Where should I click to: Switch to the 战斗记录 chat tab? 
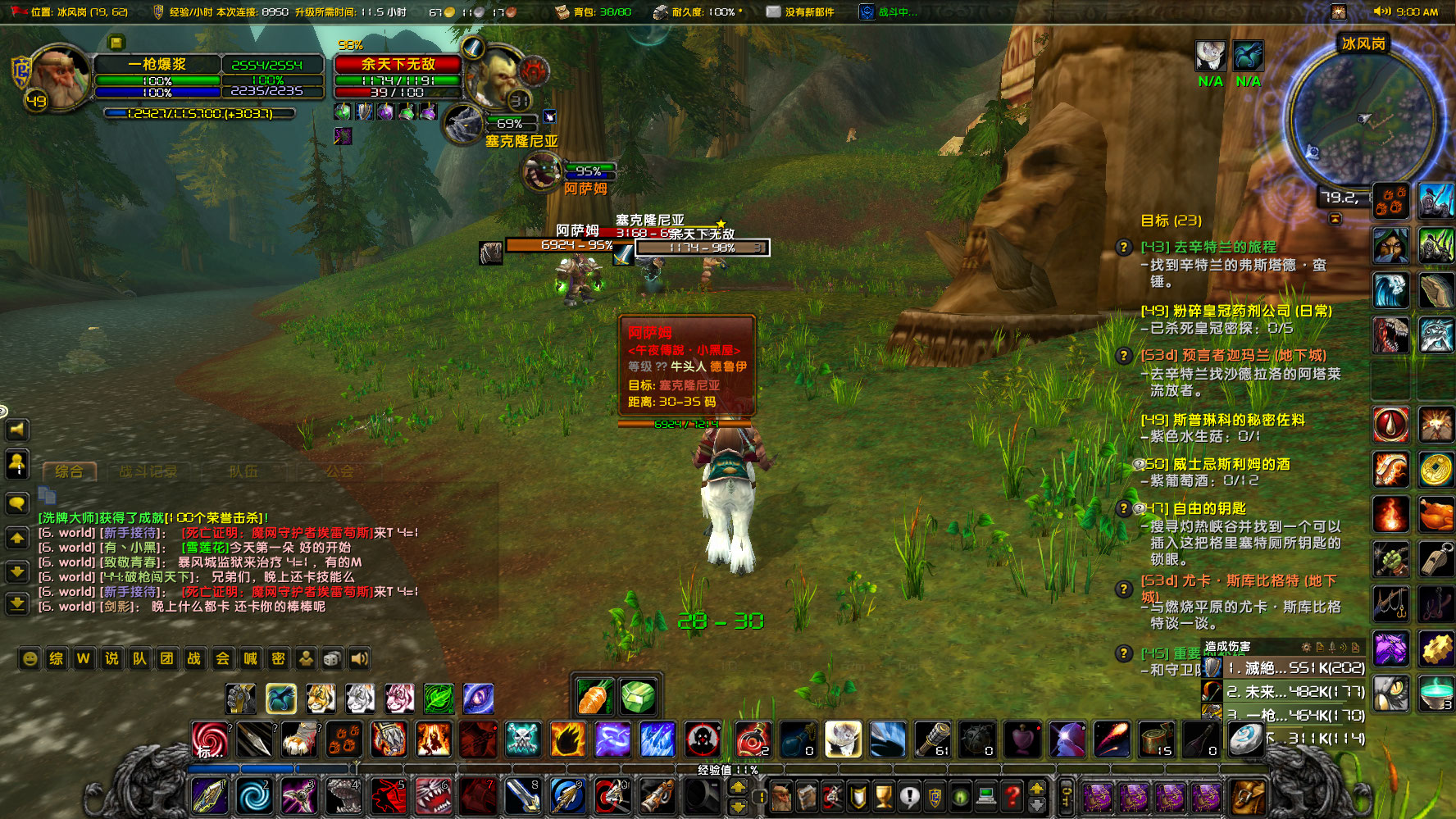pyautogui.click(x=148, y=471)
